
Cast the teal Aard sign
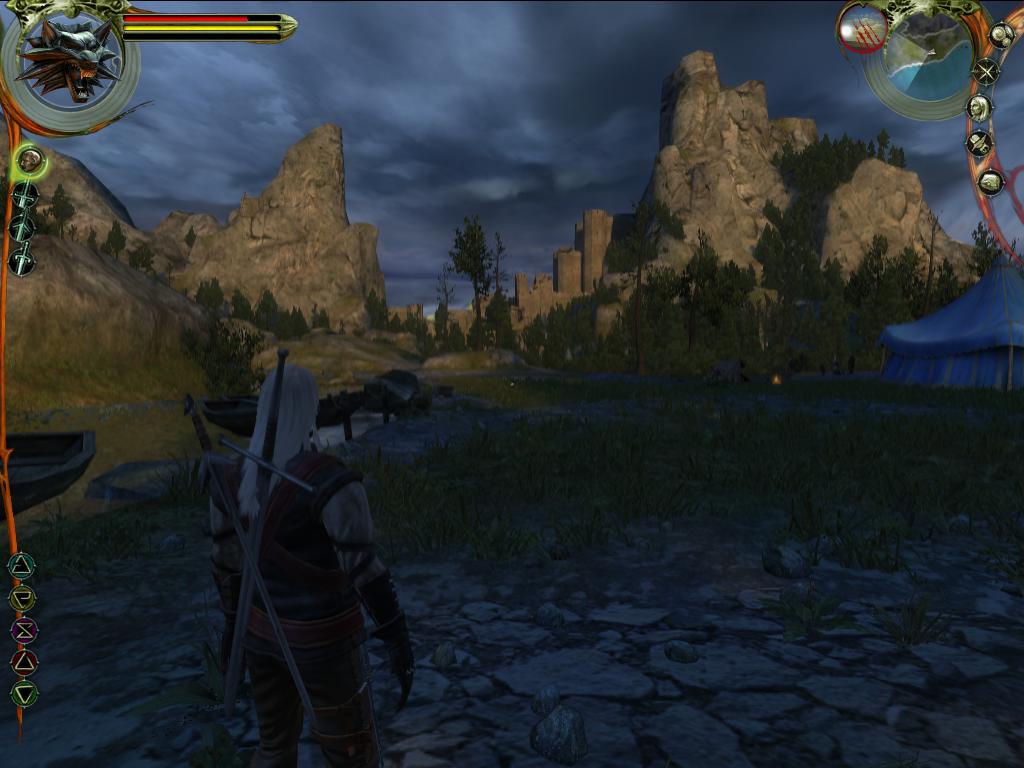(x=21, y=566)
